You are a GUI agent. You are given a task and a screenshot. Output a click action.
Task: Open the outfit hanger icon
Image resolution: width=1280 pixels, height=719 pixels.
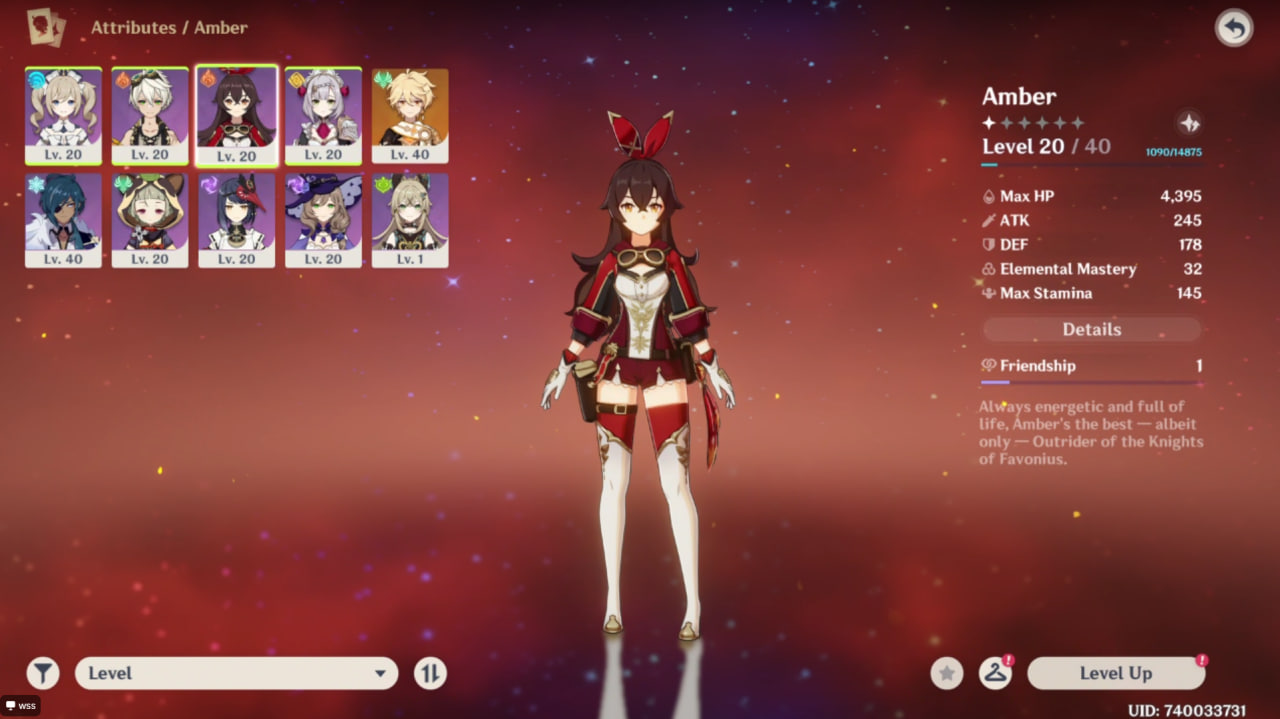click(x=994, y=674)
